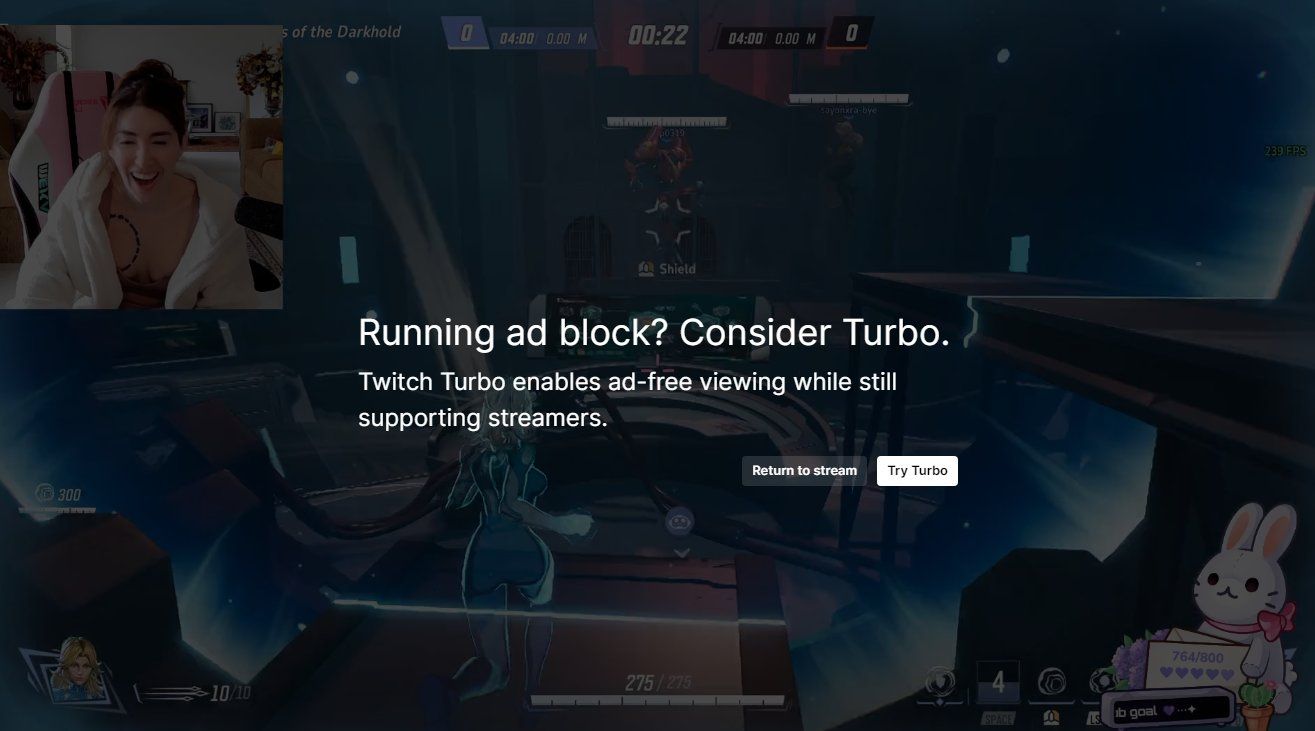Click the leftmost ultimate ability icon
1315x731 pixels.
(x=939, y=683)
